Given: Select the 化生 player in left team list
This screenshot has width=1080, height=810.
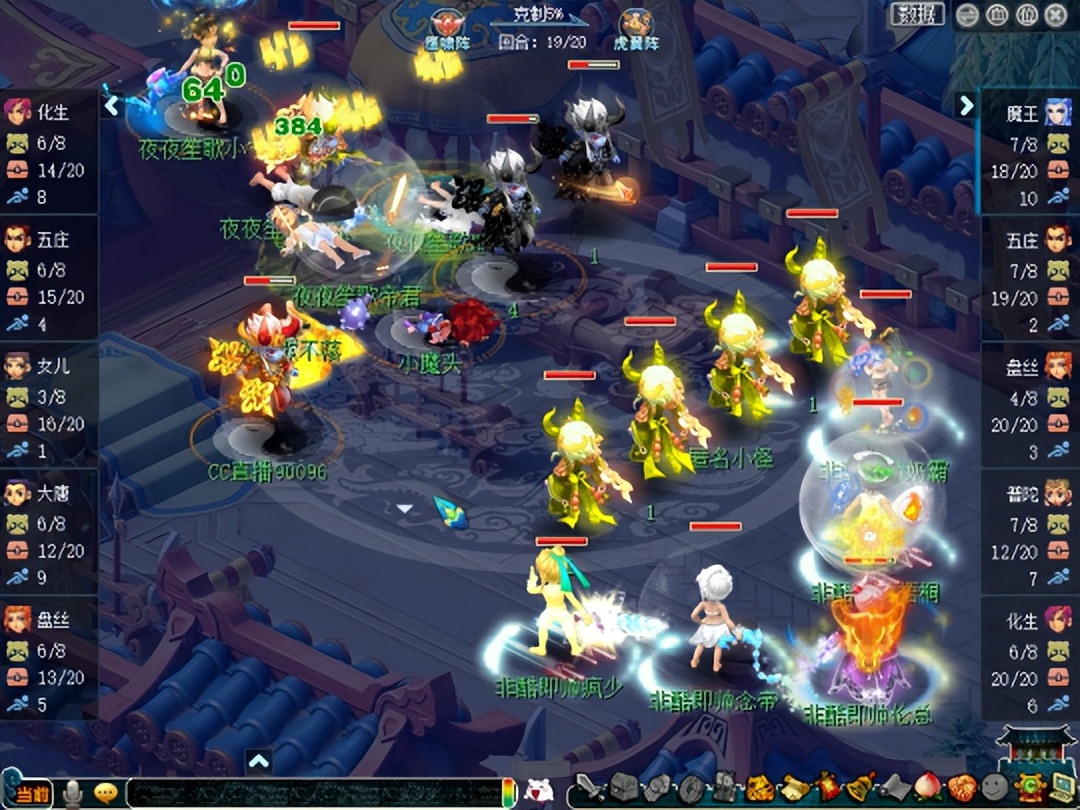Looking at the screenshot, I should pos(49,113).
